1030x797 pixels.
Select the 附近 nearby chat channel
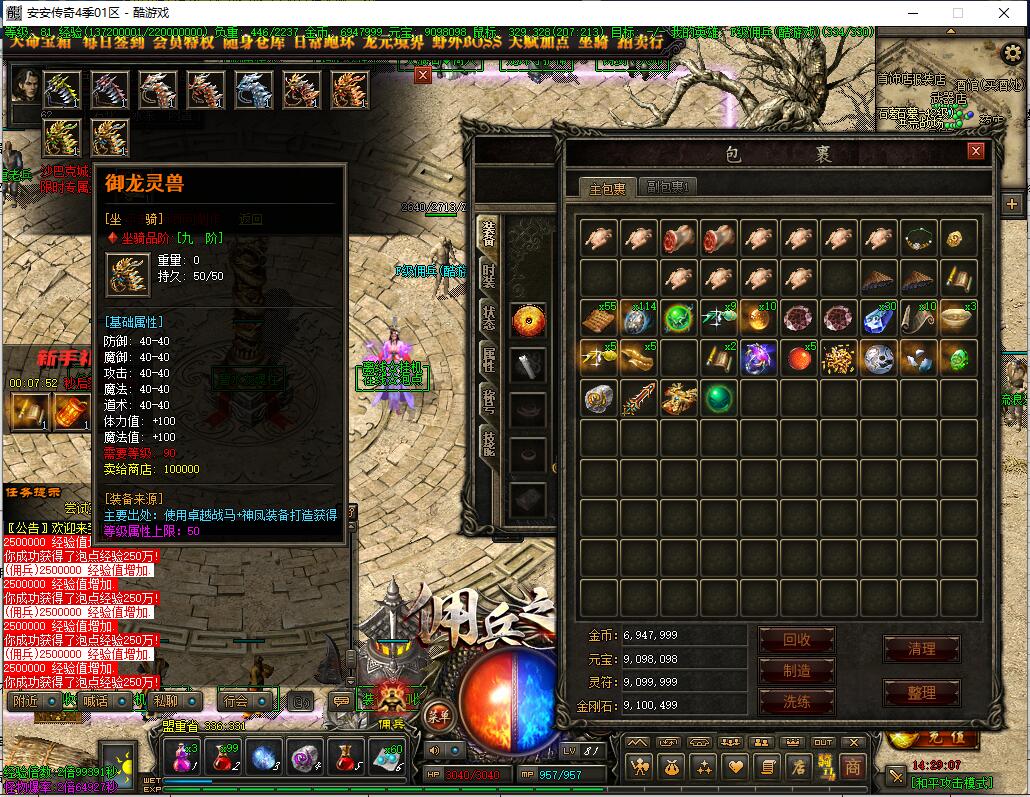pyautogui.click(x=24, y=701)
